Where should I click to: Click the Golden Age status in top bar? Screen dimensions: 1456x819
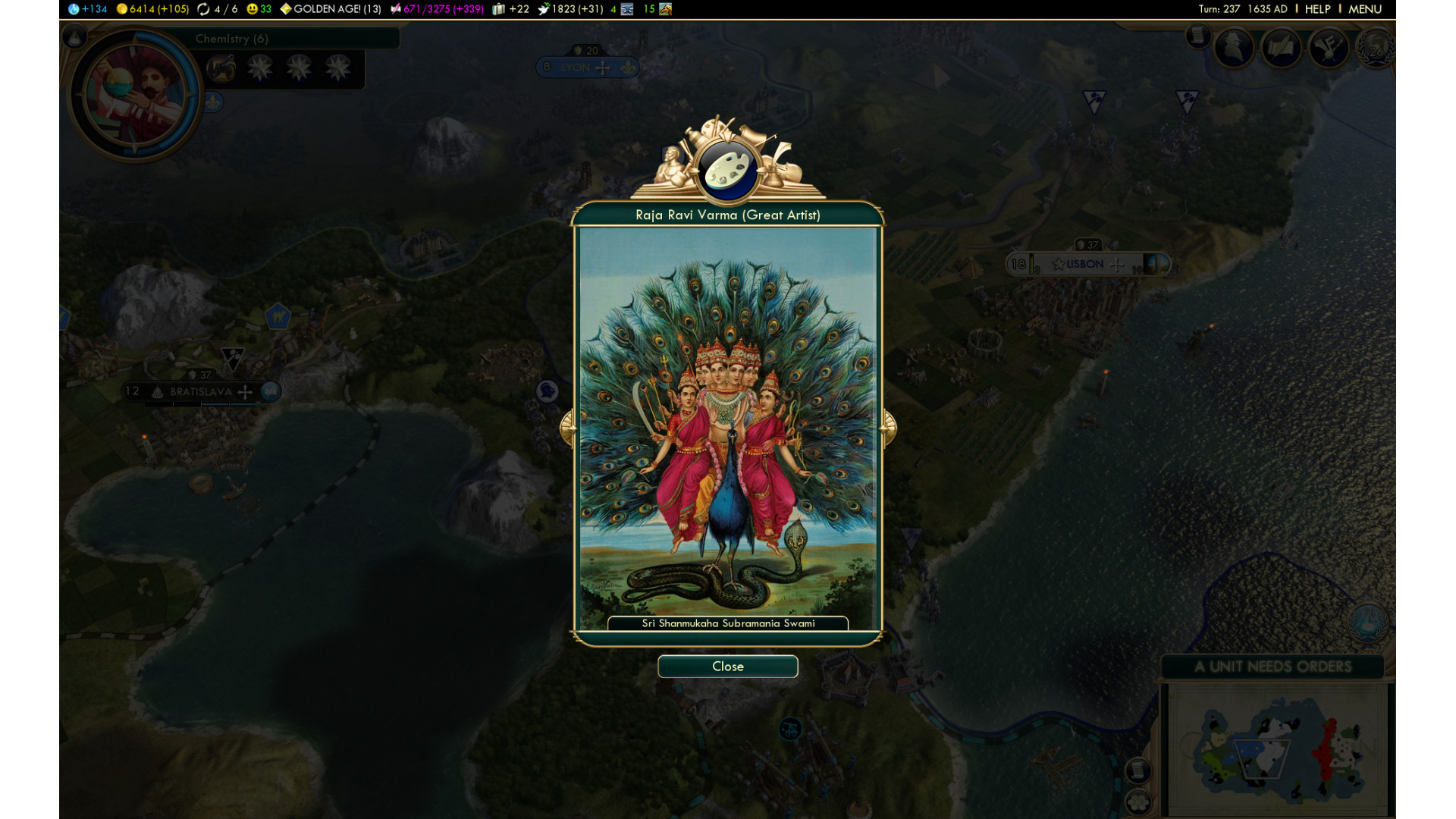[x=330, y=9]
